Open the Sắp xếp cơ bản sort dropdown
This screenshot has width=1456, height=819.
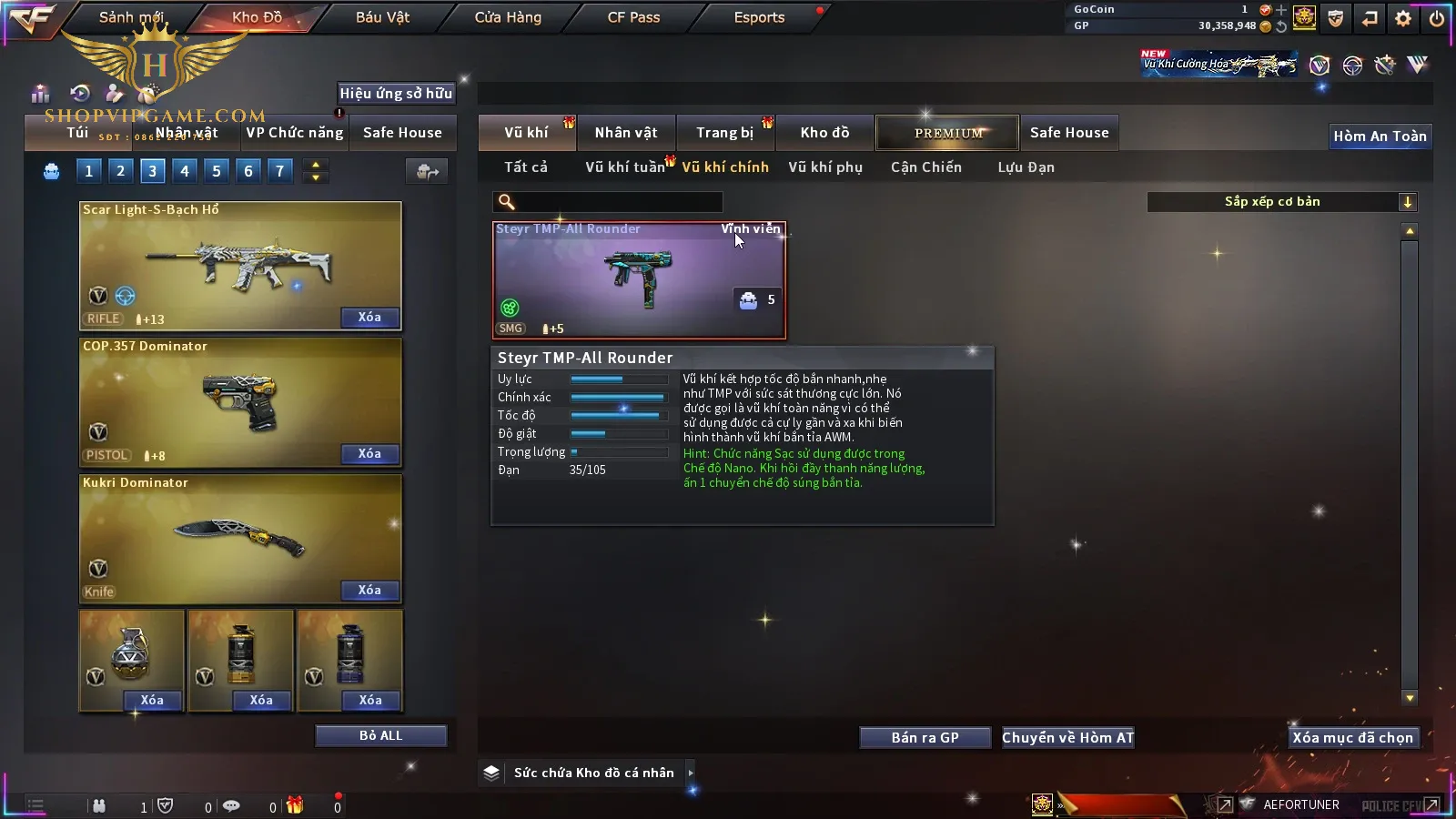click(x=1281, y=202)
